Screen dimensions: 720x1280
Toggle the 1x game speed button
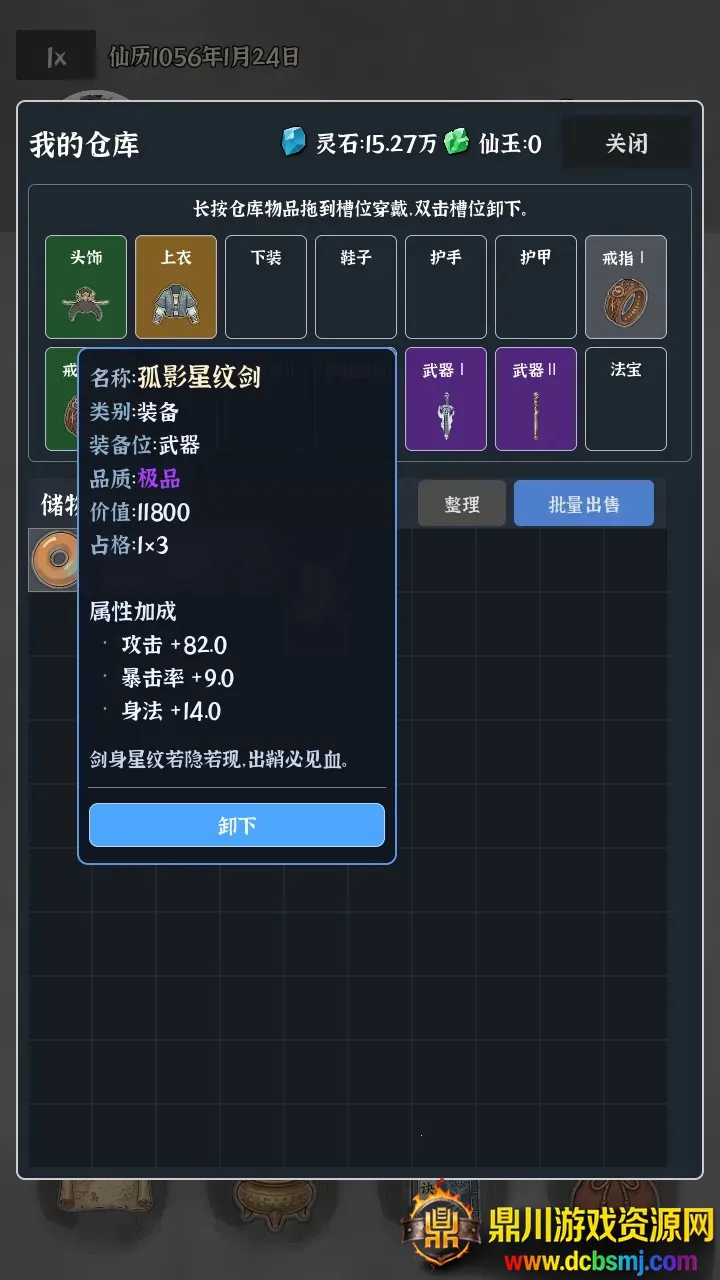56,57
